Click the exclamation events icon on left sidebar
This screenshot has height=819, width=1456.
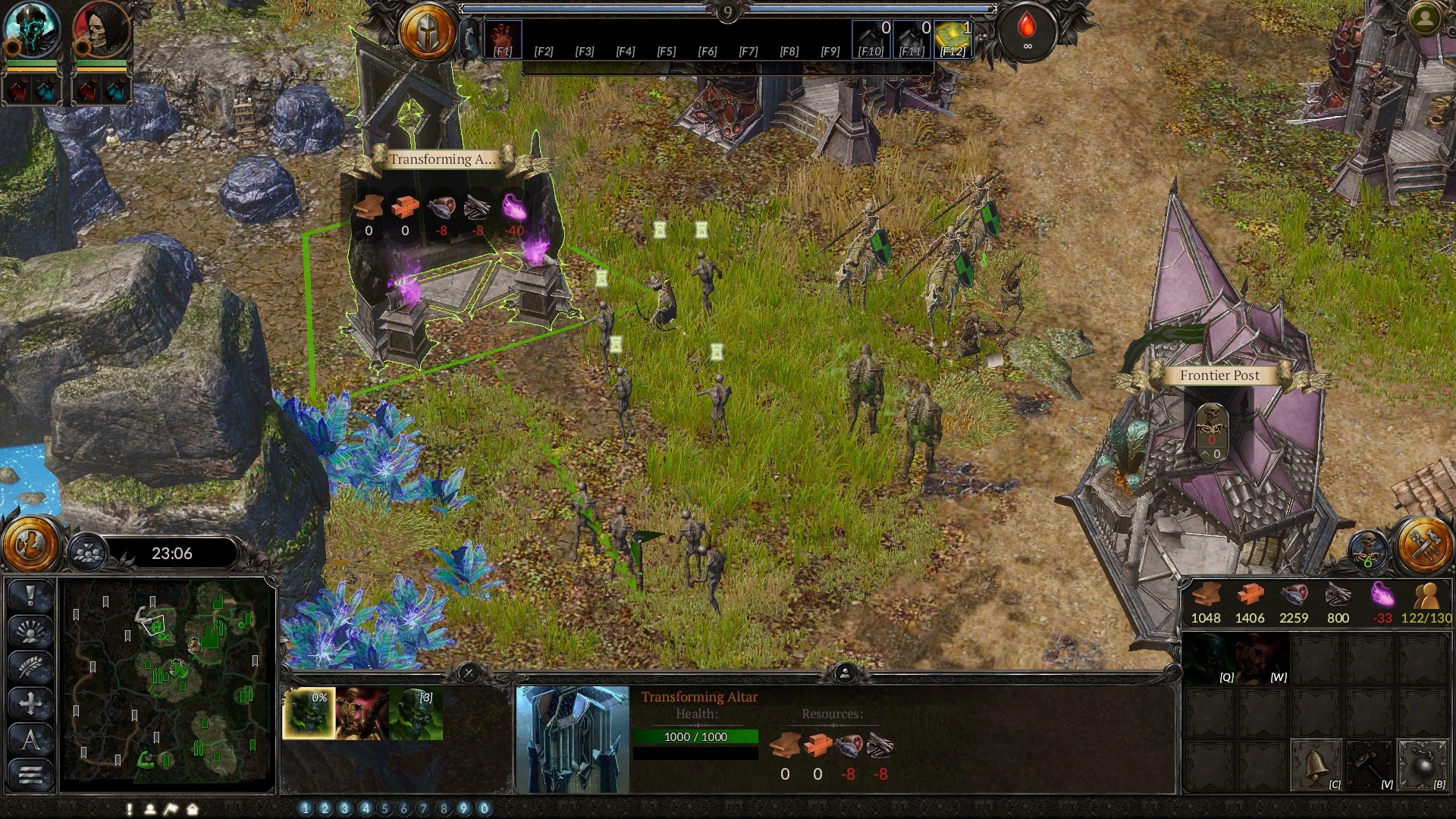29,595
